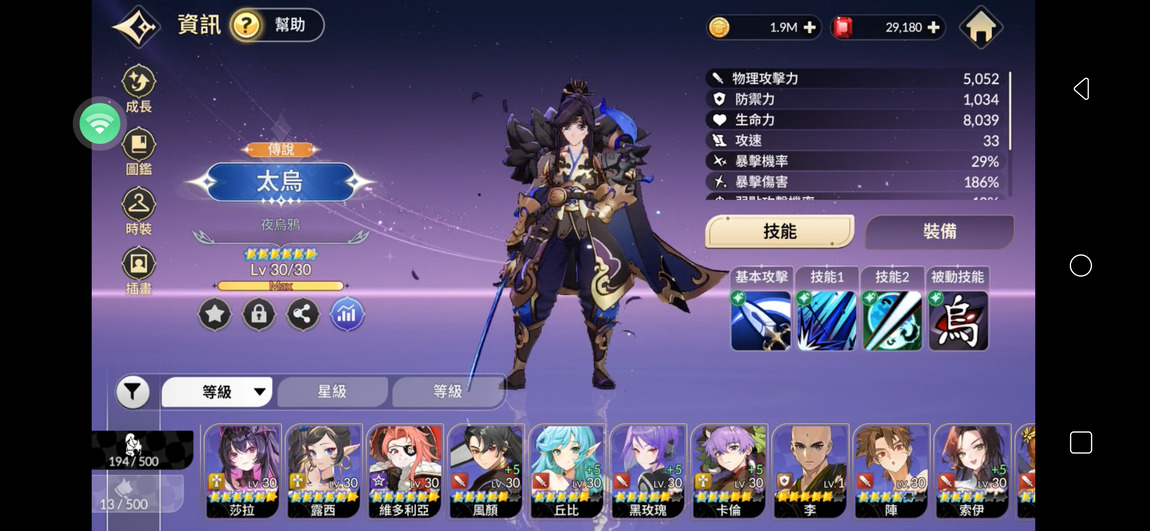Sort heroes by 星級 star rank
Viewport: 1150px width, 531px height.
[x=332, y=392]
